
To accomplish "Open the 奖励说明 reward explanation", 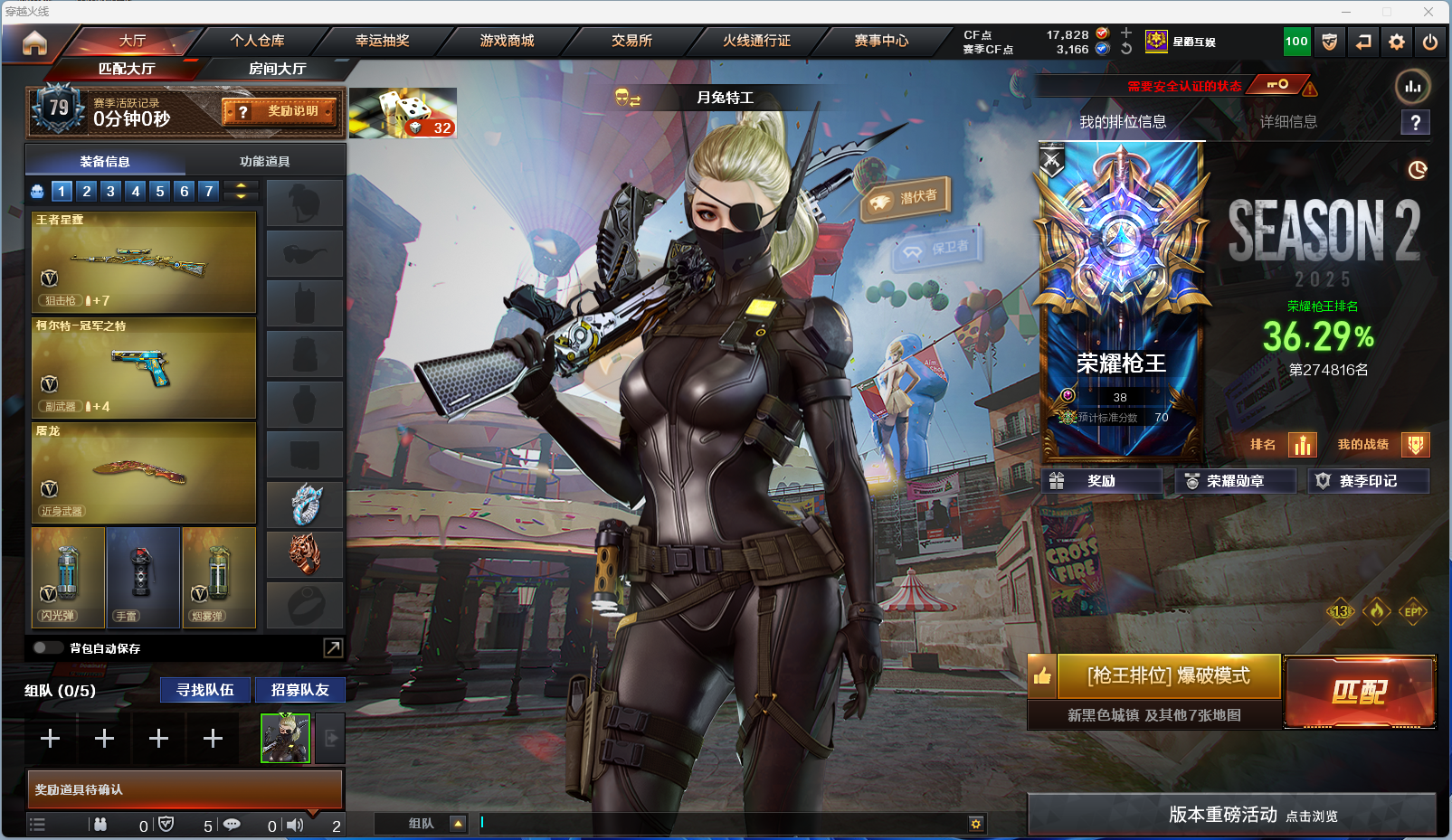I will (280, 111).
